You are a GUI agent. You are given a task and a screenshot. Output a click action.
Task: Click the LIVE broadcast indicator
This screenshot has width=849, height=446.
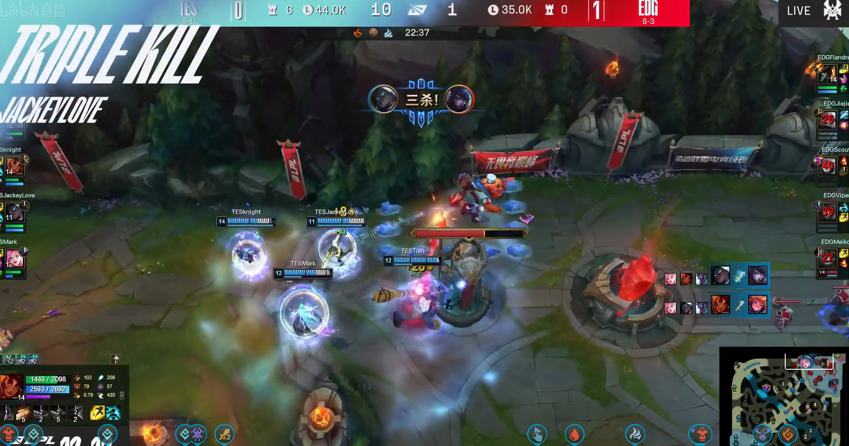click(x=798, y=11)
